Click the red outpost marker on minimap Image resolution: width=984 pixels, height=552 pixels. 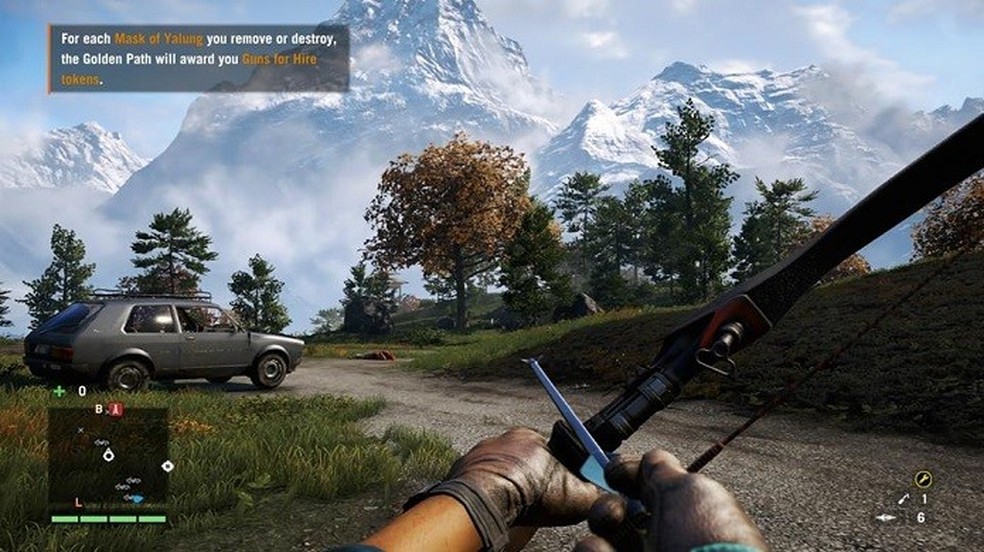pos(116,409)
